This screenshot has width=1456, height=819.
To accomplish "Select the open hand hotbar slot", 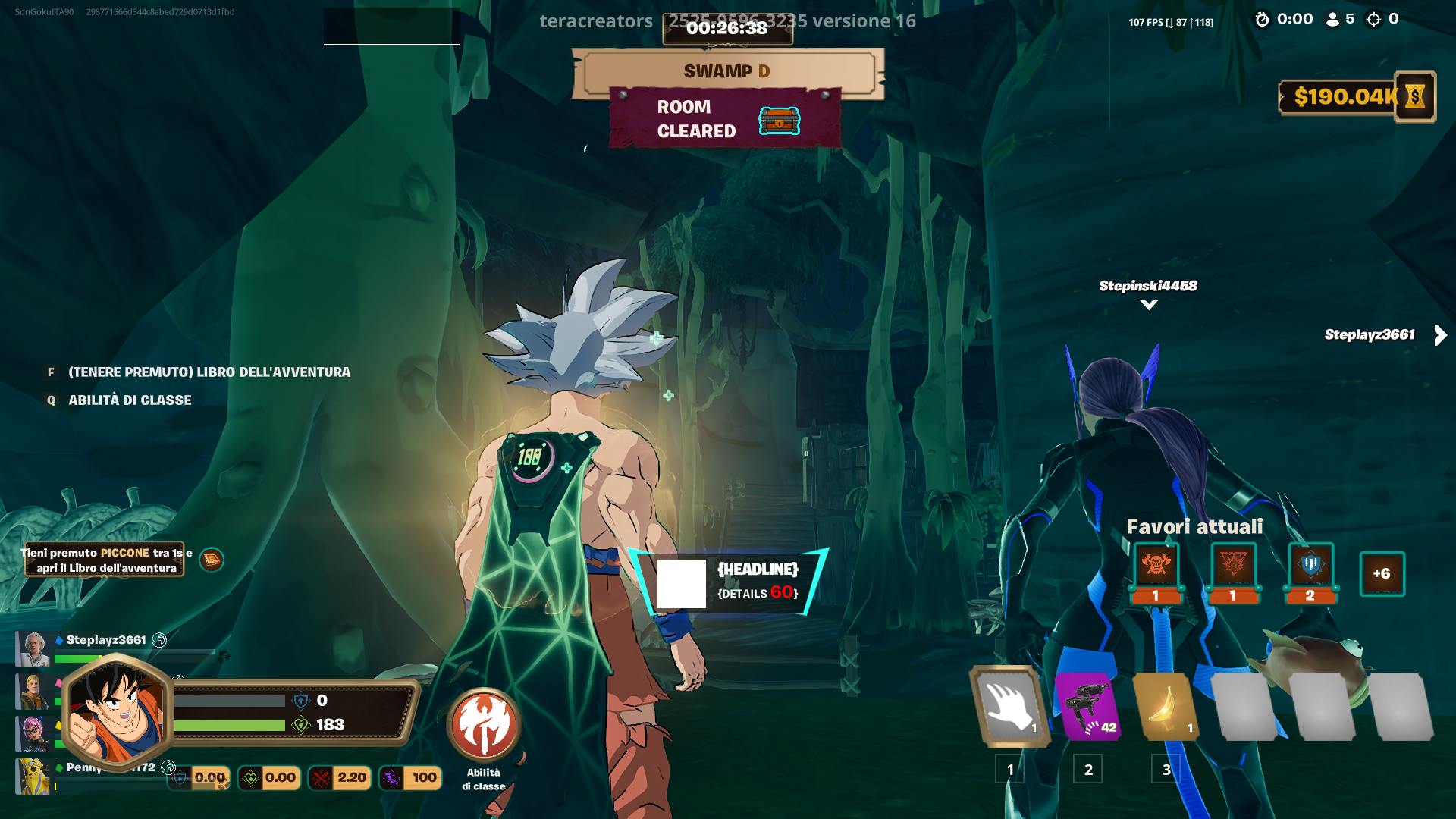I will [x=1010, y=707].
